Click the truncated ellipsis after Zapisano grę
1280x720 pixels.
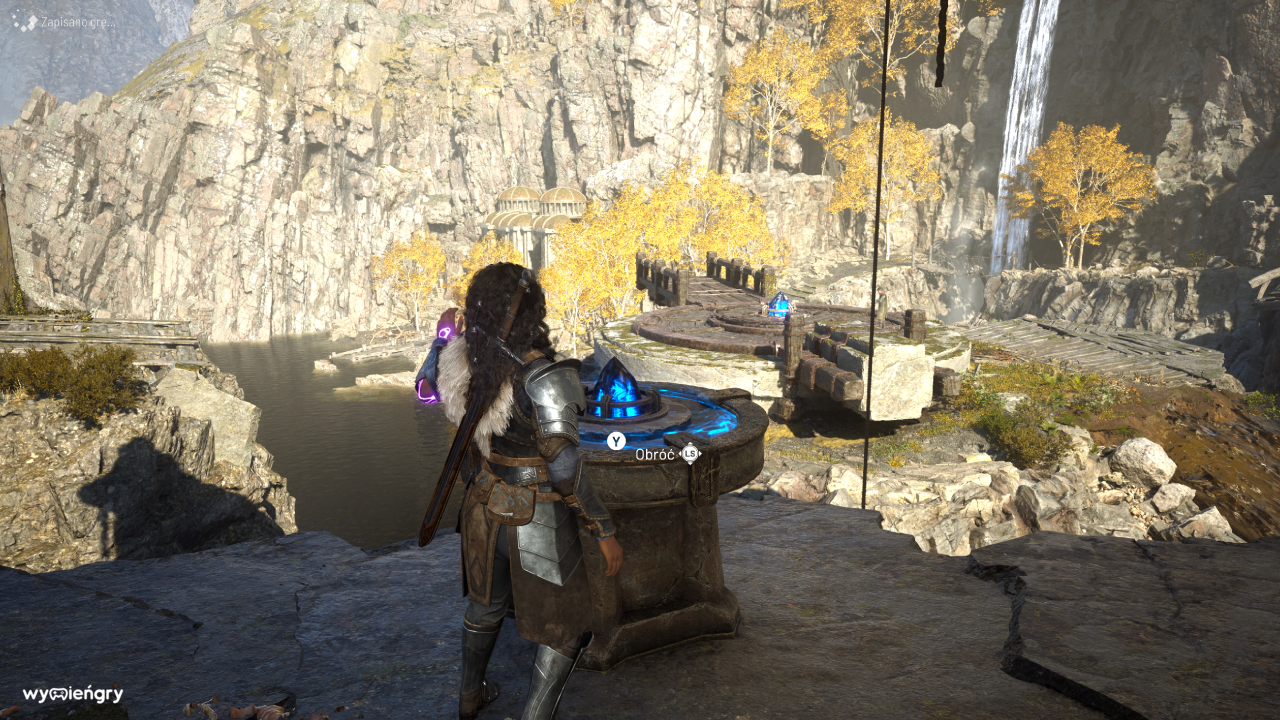click(112, 22)
